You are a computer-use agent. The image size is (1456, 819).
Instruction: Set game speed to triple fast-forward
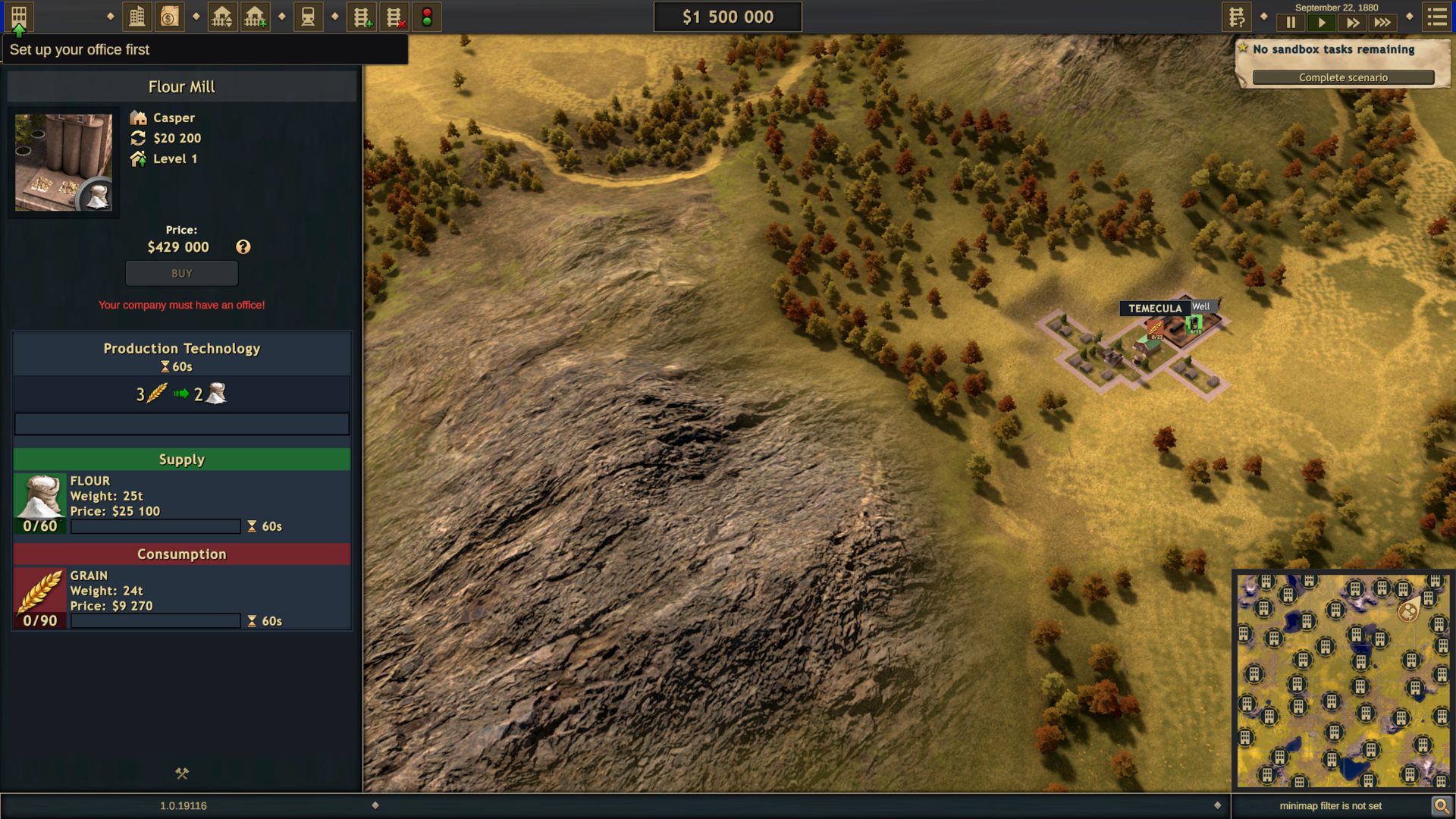tap(1382, 23)
